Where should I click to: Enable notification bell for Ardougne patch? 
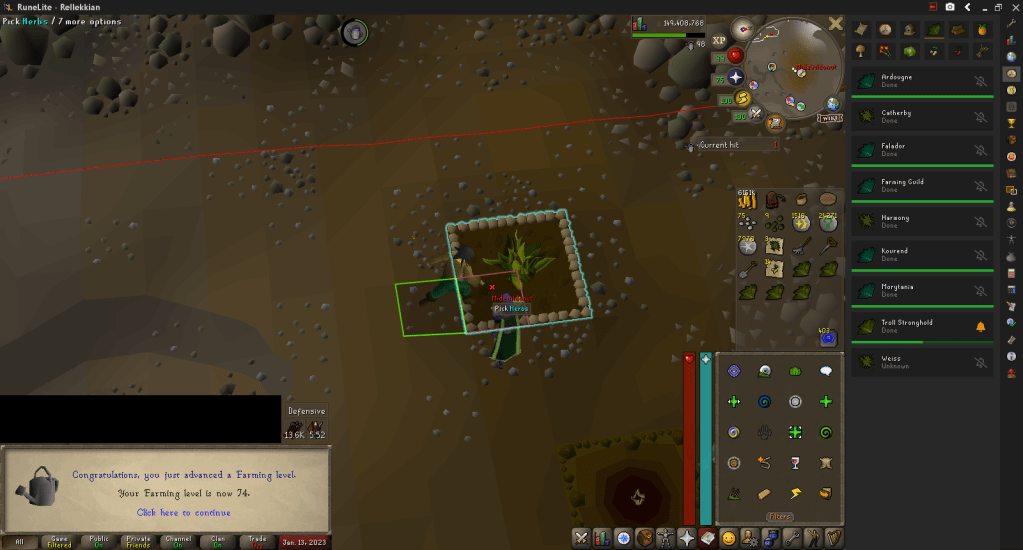click(x=980, y=81)
